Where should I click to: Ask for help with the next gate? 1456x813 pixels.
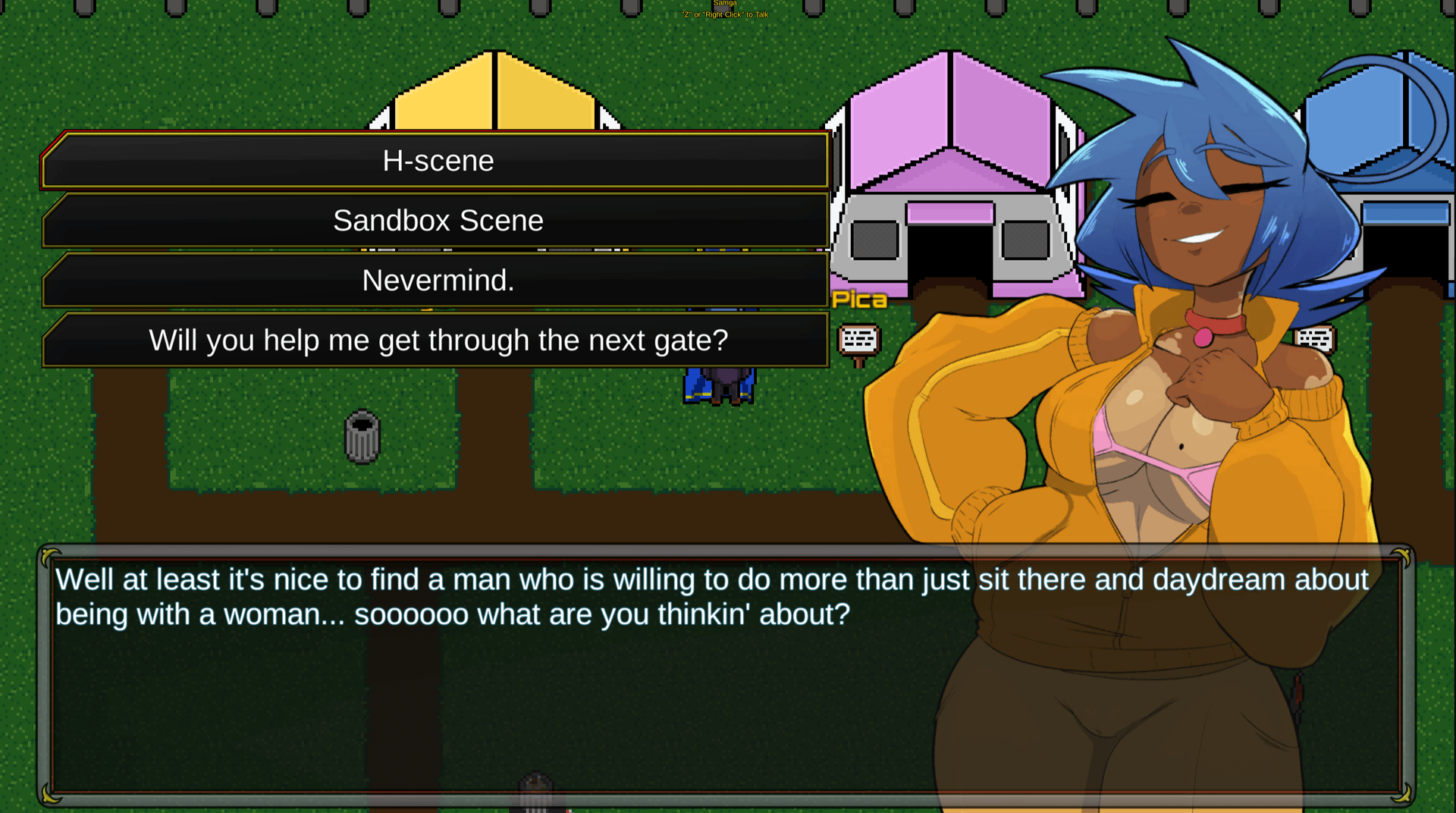[x=437, y=341]
